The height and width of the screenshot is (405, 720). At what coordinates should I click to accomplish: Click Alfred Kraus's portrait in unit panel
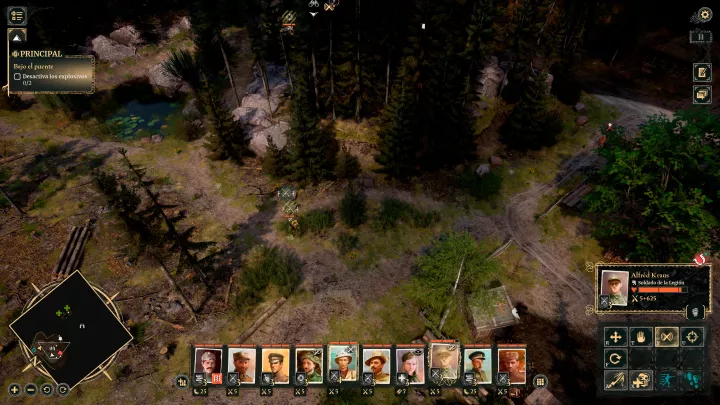click(x=614, y=286)
